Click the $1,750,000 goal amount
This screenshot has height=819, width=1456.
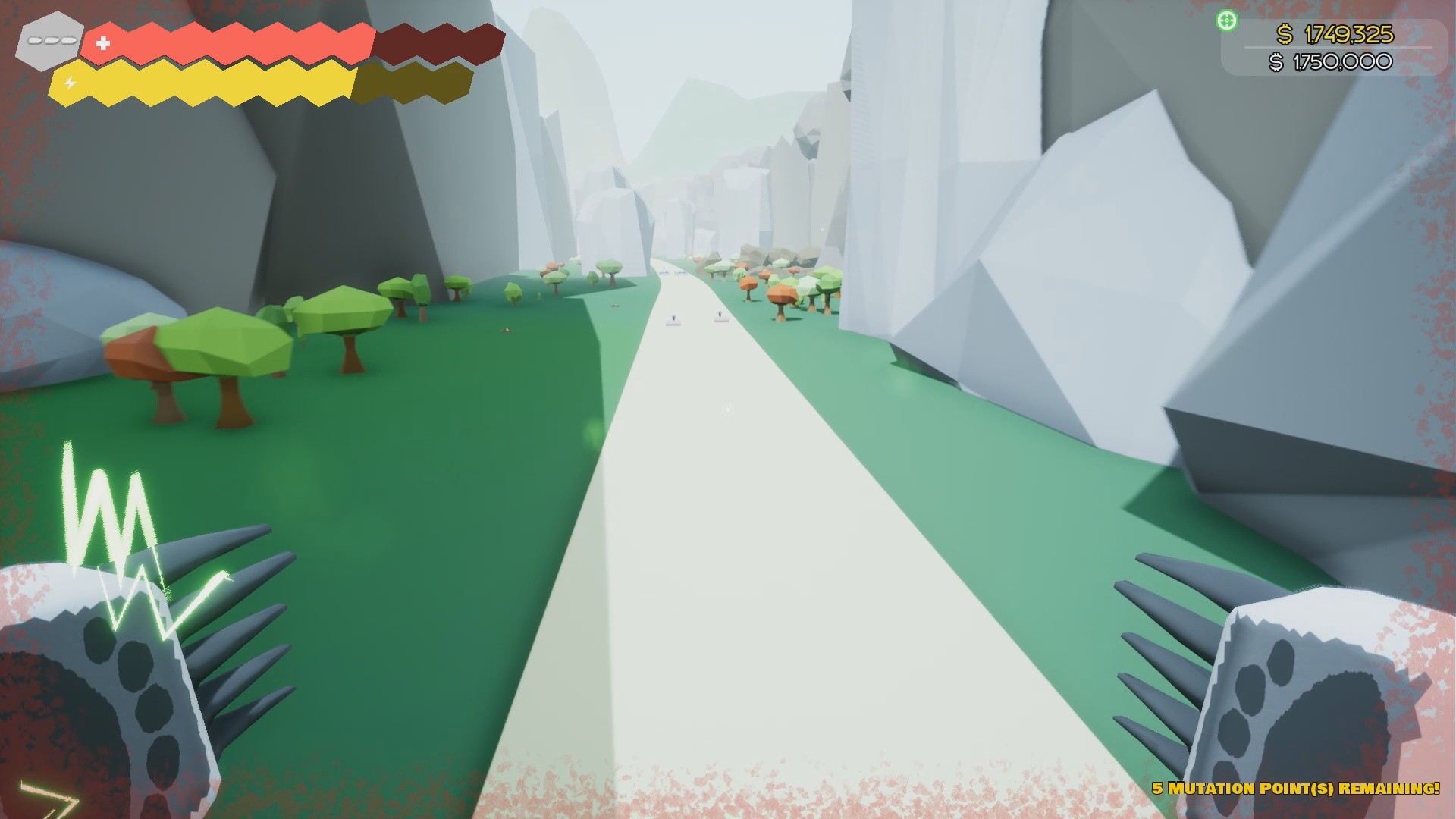click(1342, 63)
